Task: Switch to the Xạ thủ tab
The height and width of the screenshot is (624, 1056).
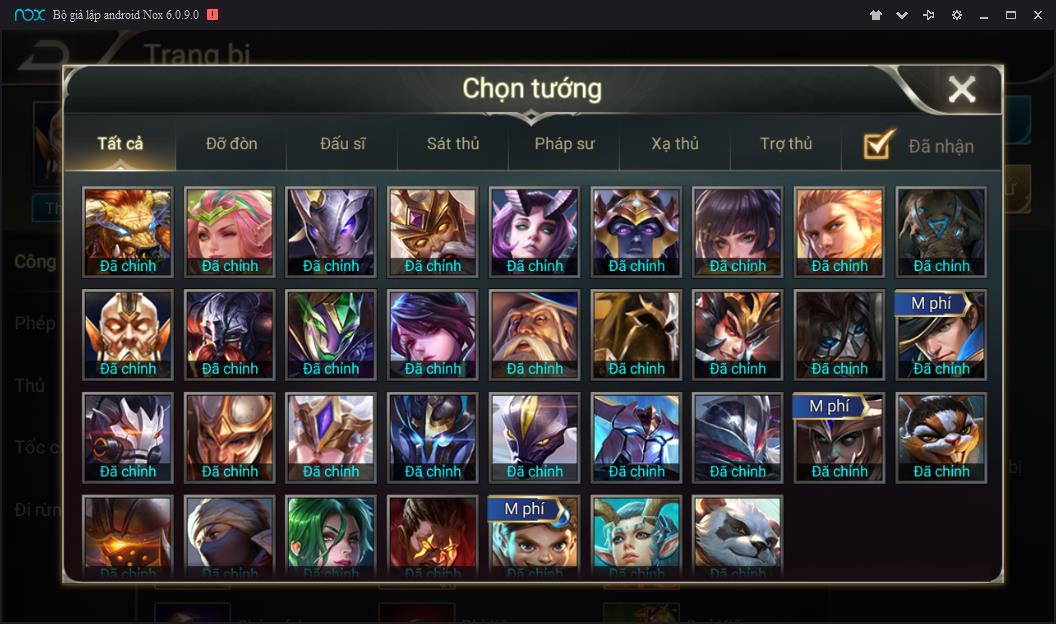Action: tap(675, 144)
